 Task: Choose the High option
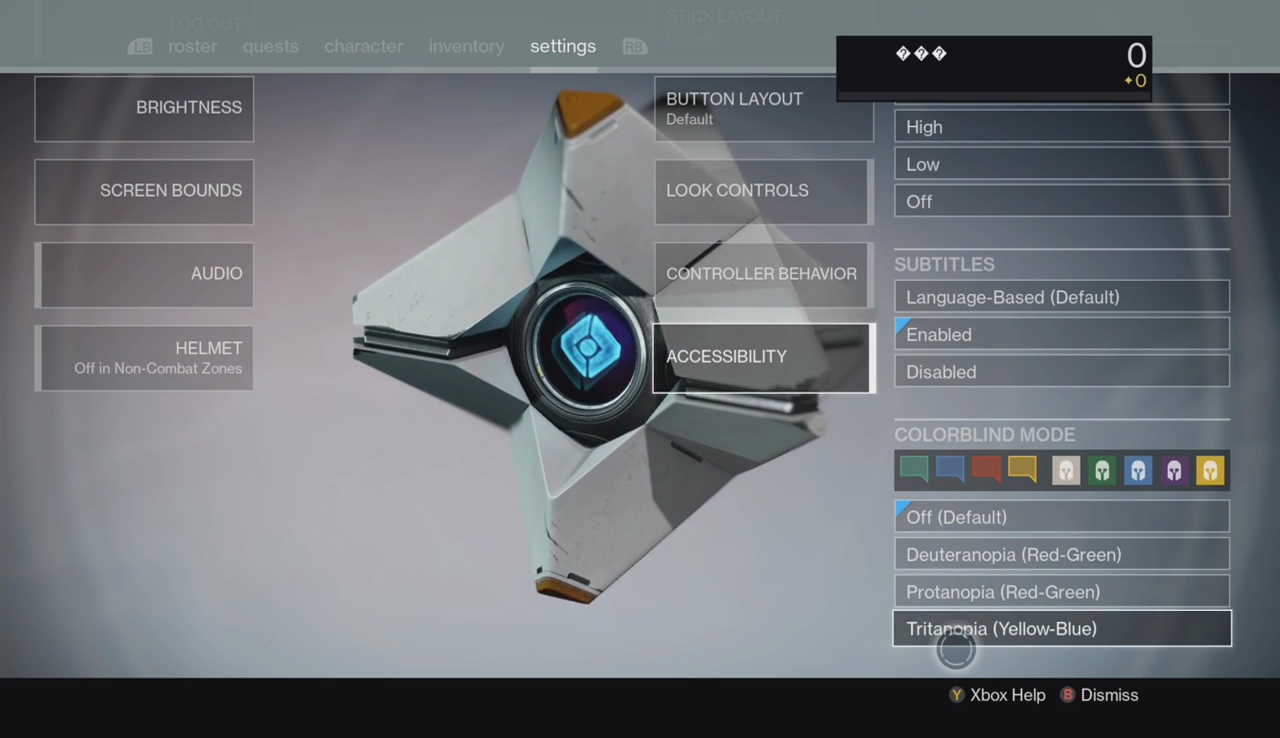[x=1061, y=127]
